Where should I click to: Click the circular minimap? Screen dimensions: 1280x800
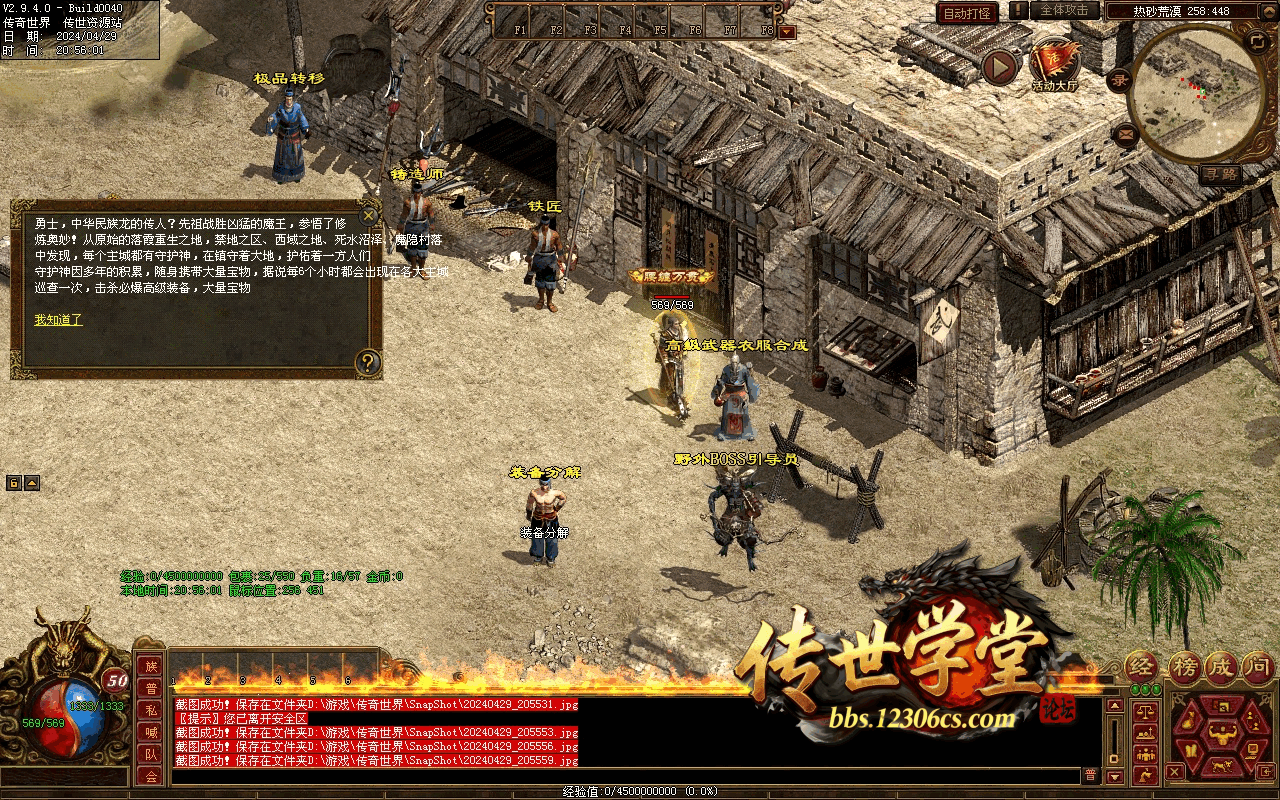tap(1196, 93)
